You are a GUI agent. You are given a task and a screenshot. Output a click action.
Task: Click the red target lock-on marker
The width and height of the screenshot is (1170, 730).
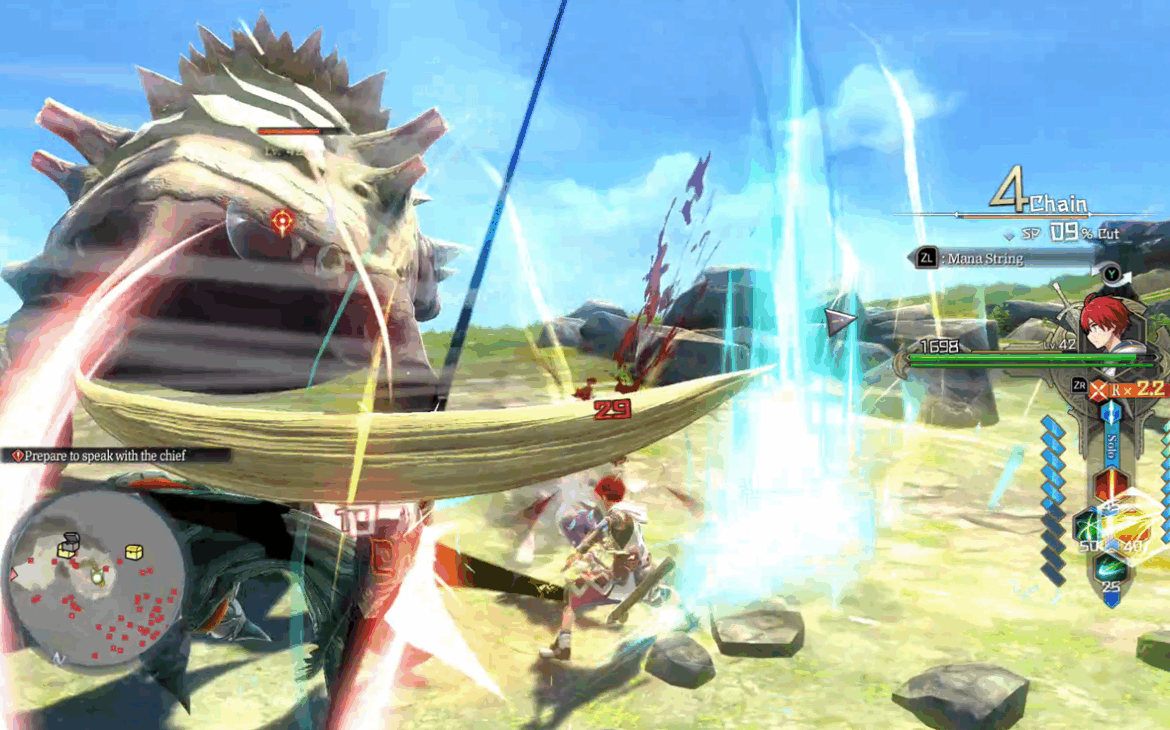click(282, 220)
